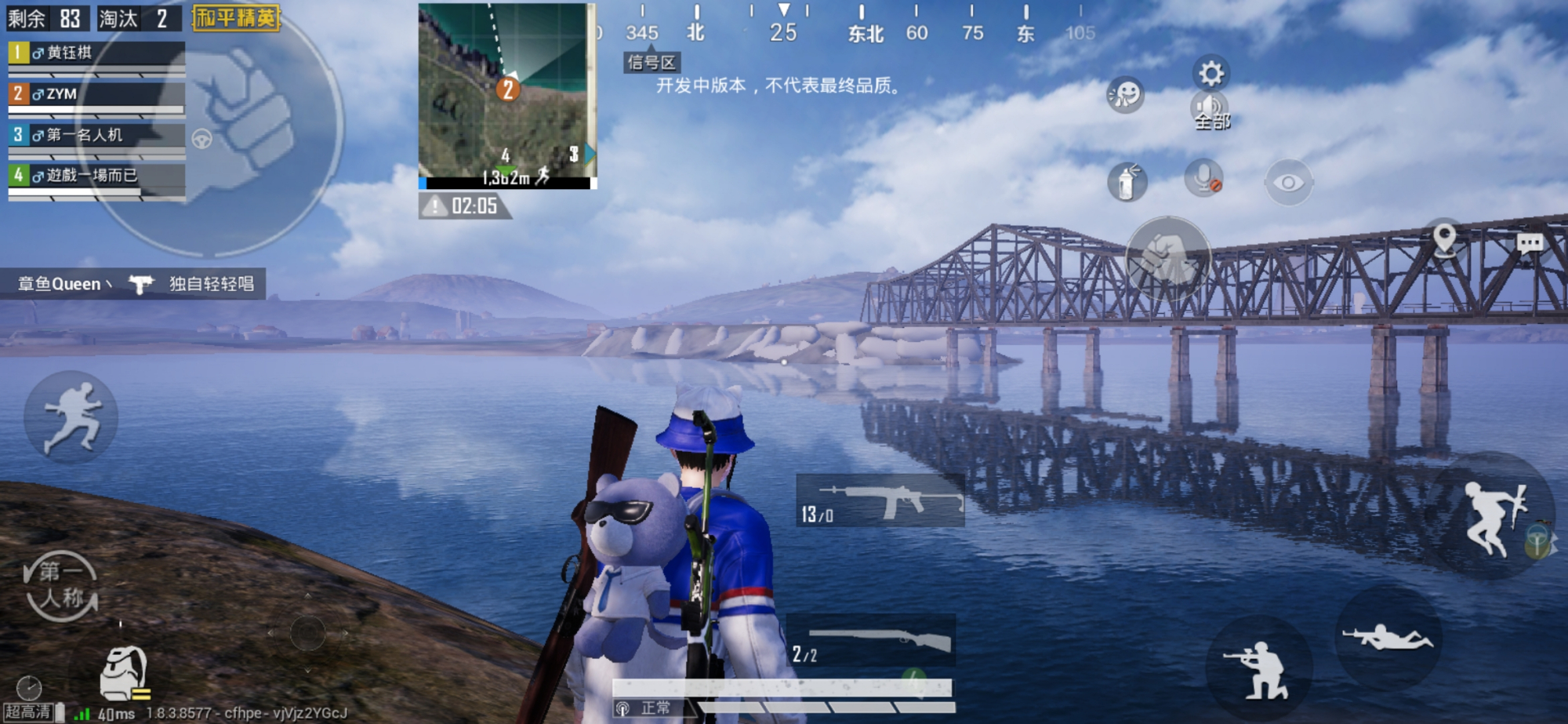Select the primary rifle weapon slot
The image size is (1568, 724).
[880, 500]
